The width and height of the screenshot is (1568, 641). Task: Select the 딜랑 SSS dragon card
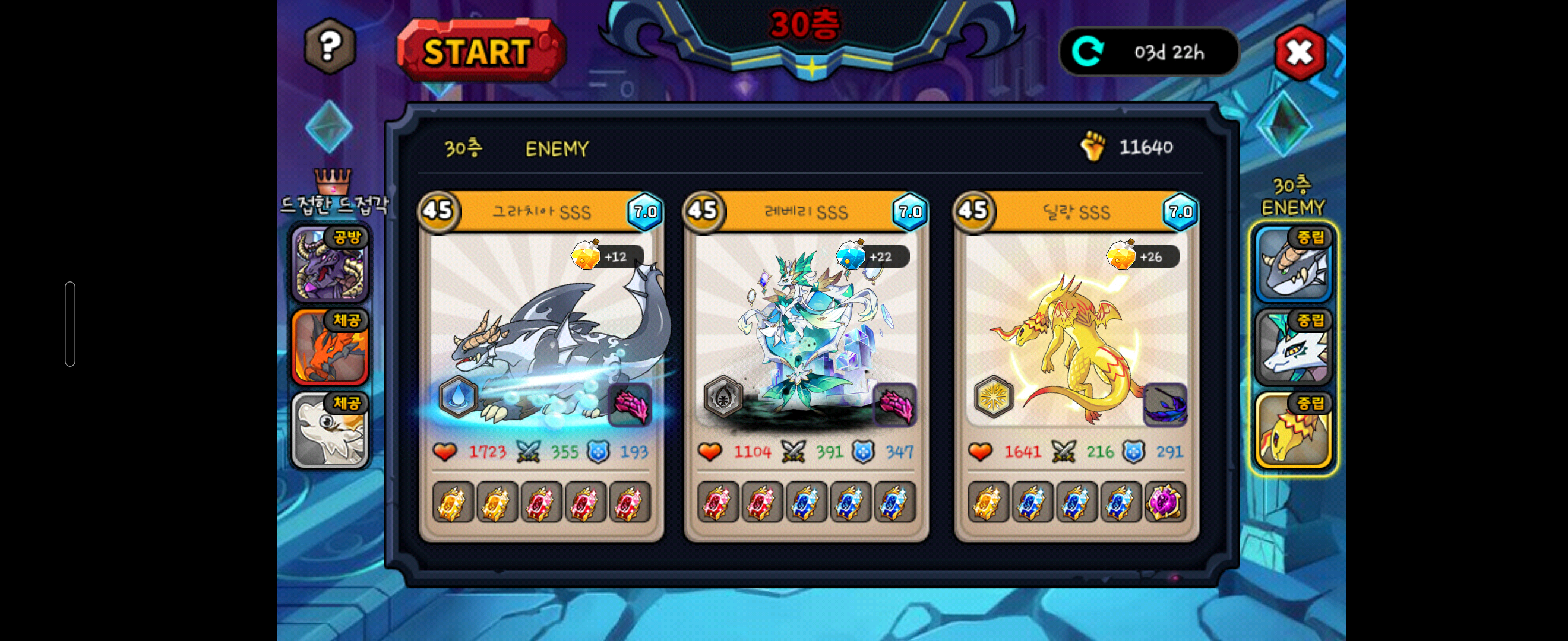[1076, 331]
